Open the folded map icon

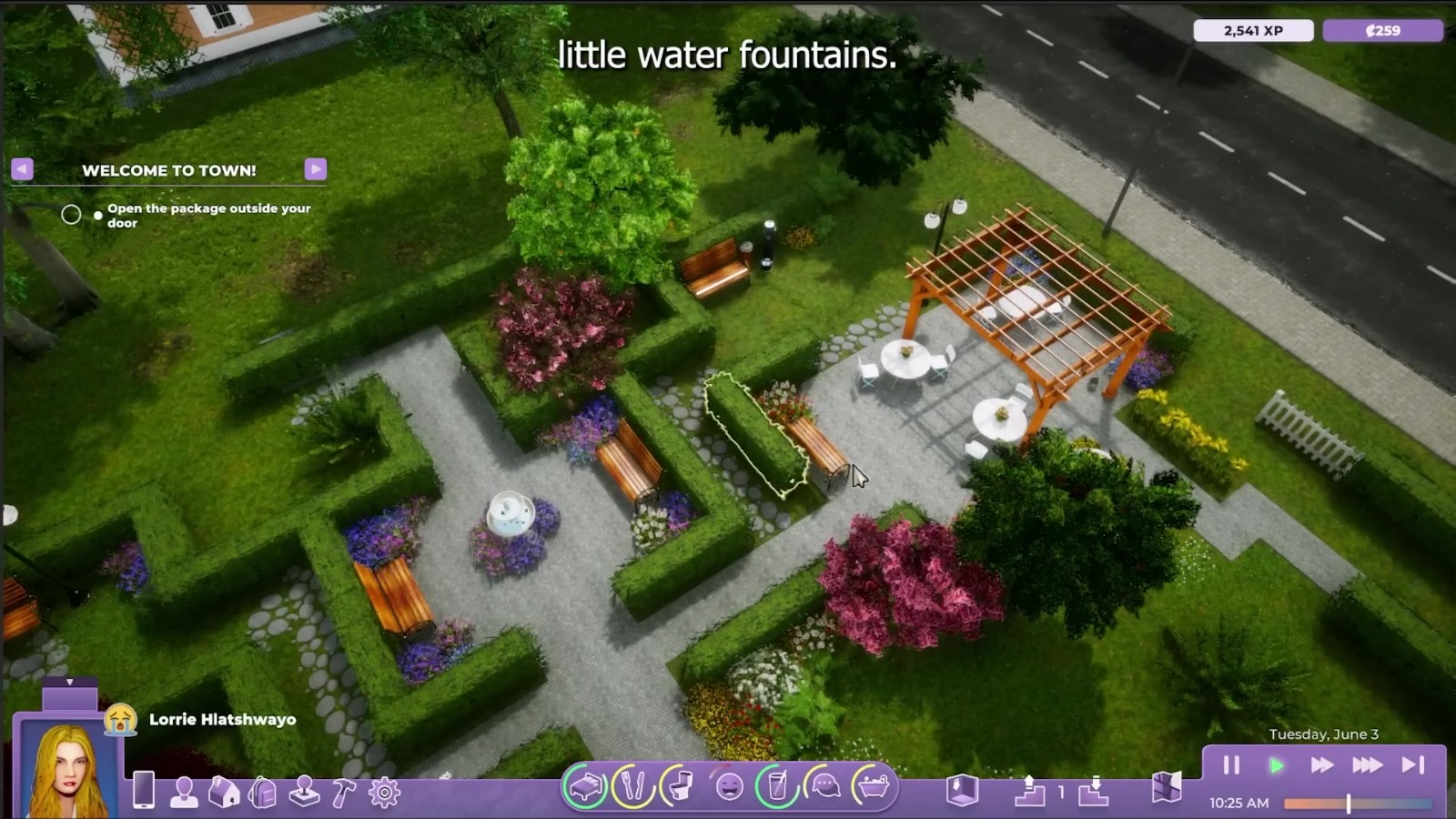tap(1166, 788)
